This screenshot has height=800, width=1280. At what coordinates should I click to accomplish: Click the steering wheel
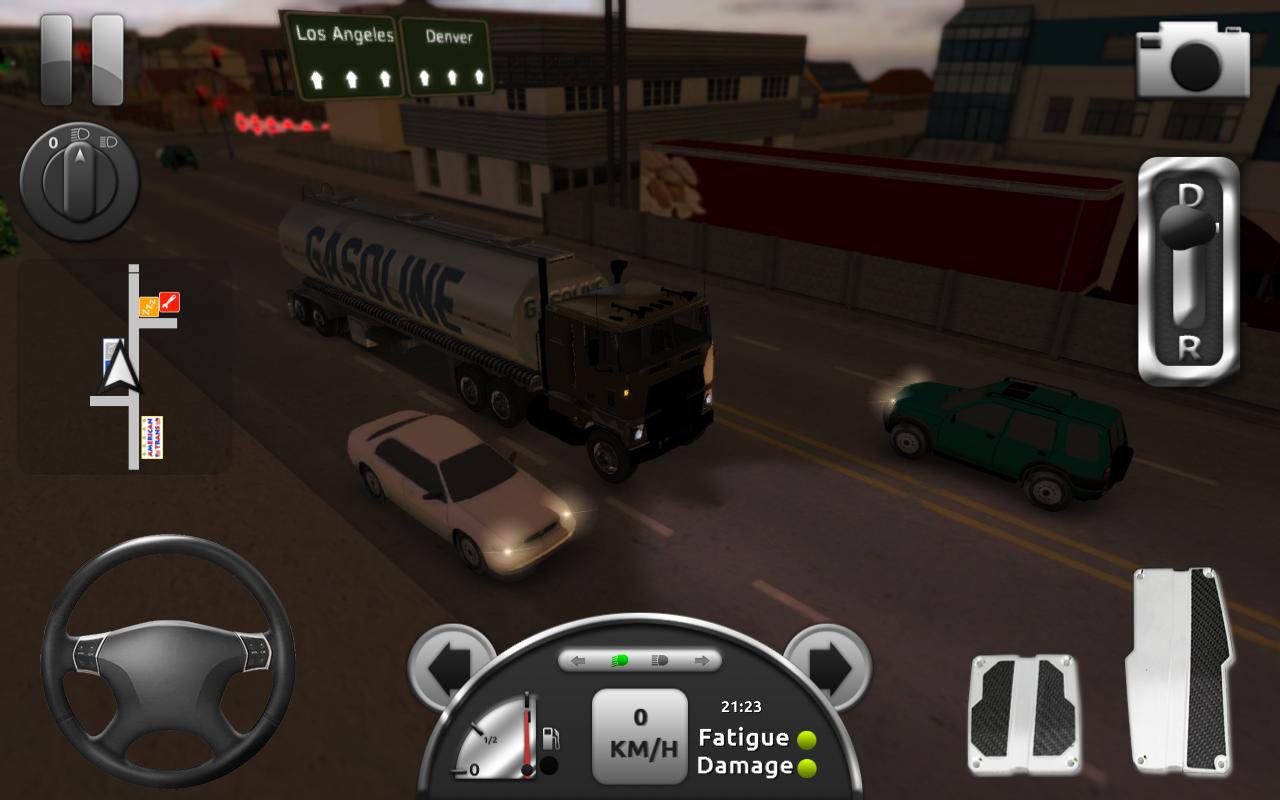pyautogui.click(x=167, y=661)
